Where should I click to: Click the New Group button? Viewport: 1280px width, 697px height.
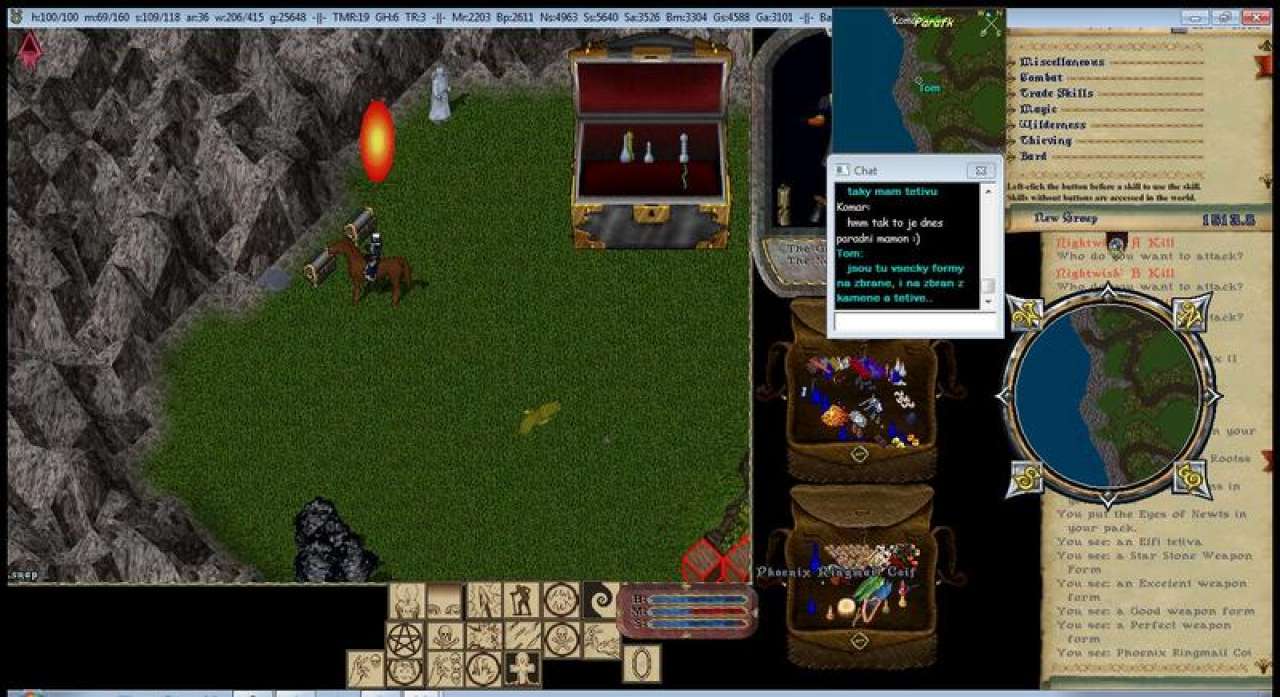(1065, 218)
